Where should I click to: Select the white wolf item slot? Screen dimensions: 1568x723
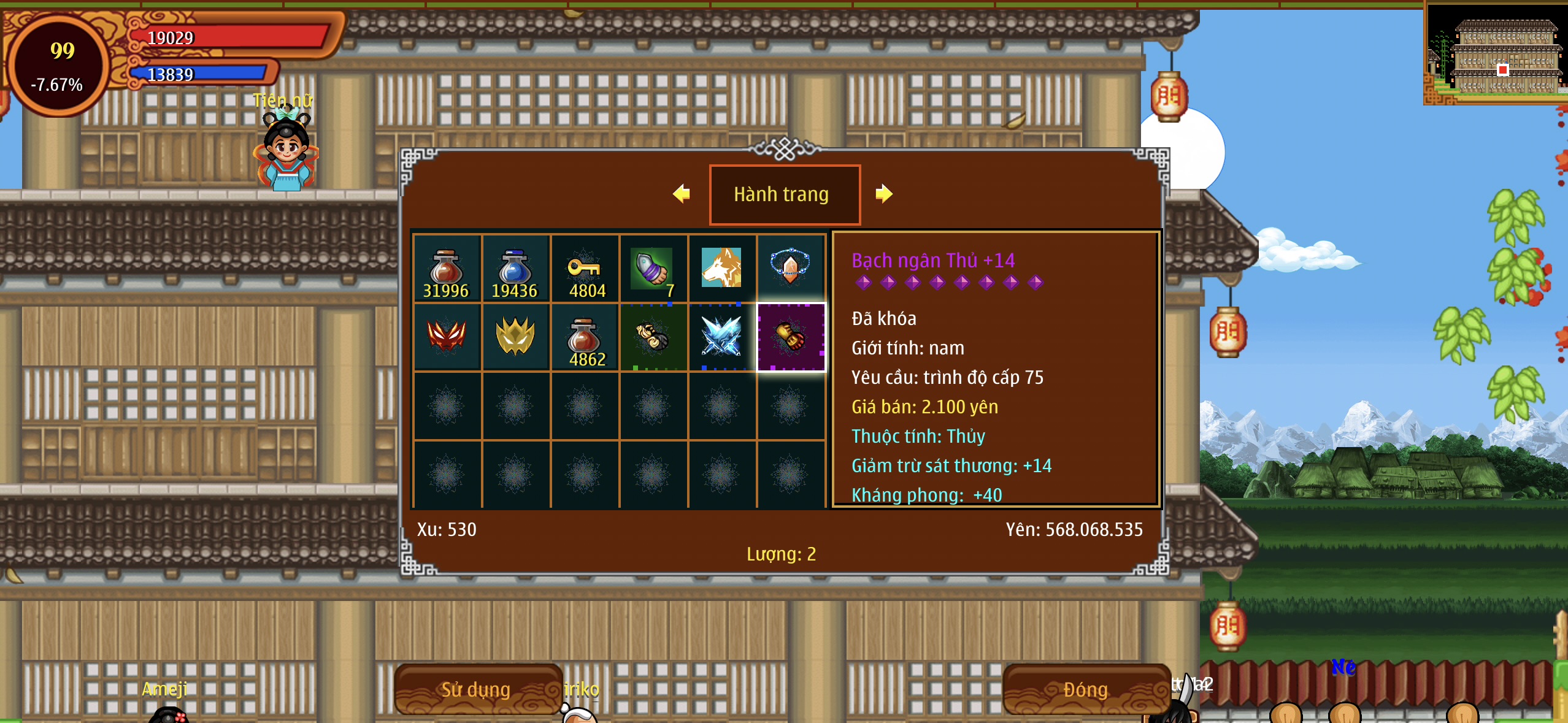click(x=721, y=269)
